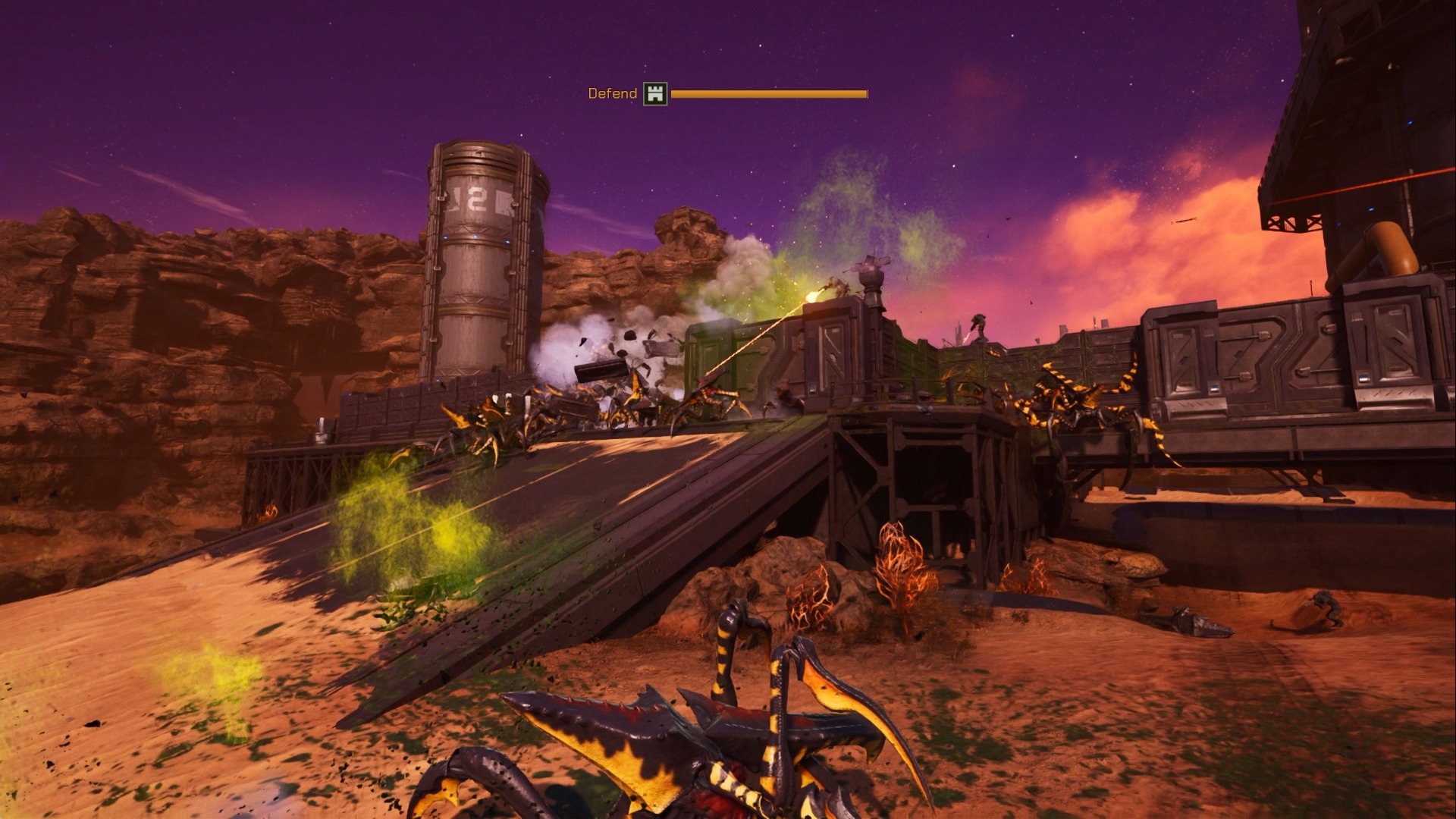Select the large gray wall panel on right
This screenshot has height=819, width=1456.
point(1289,364)
